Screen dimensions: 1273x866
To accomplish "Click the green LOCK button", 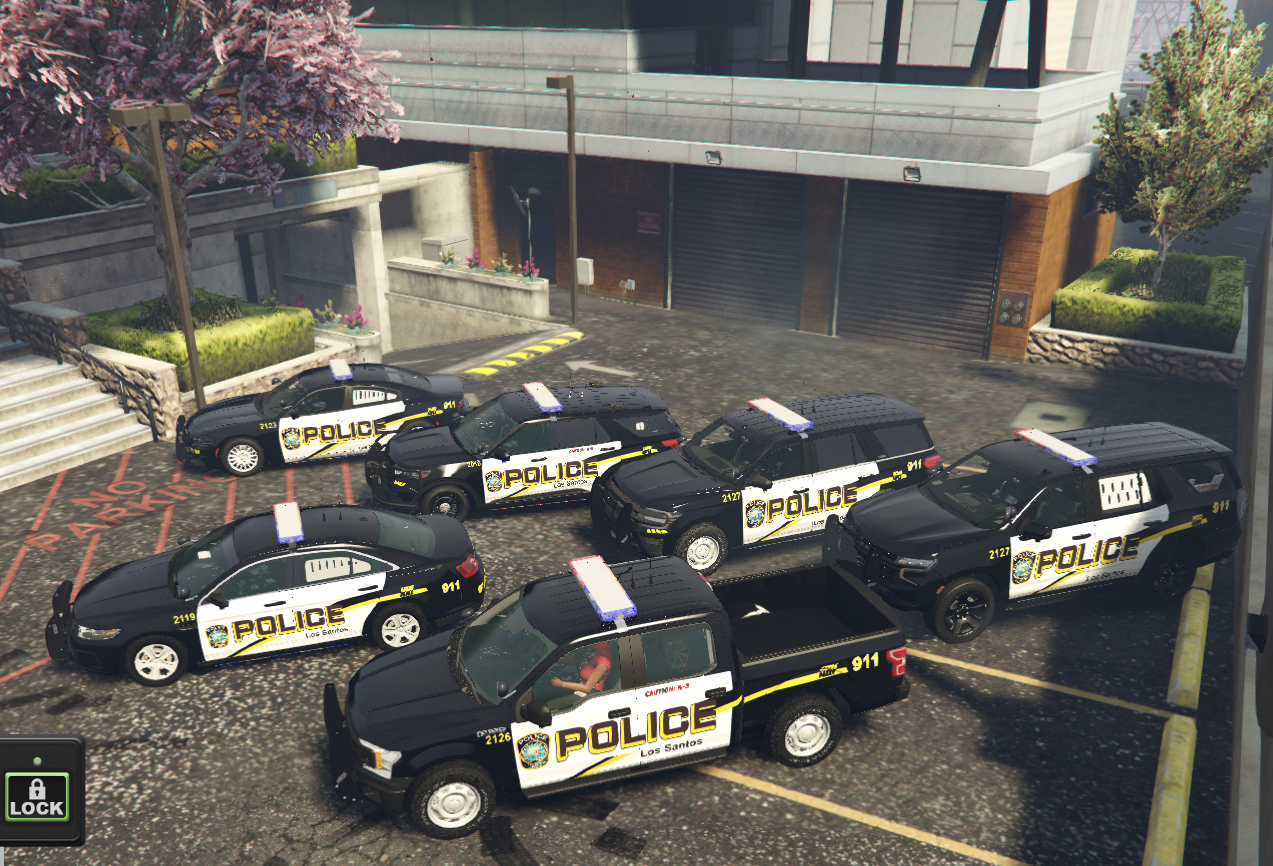I will [x=36, y=796].
